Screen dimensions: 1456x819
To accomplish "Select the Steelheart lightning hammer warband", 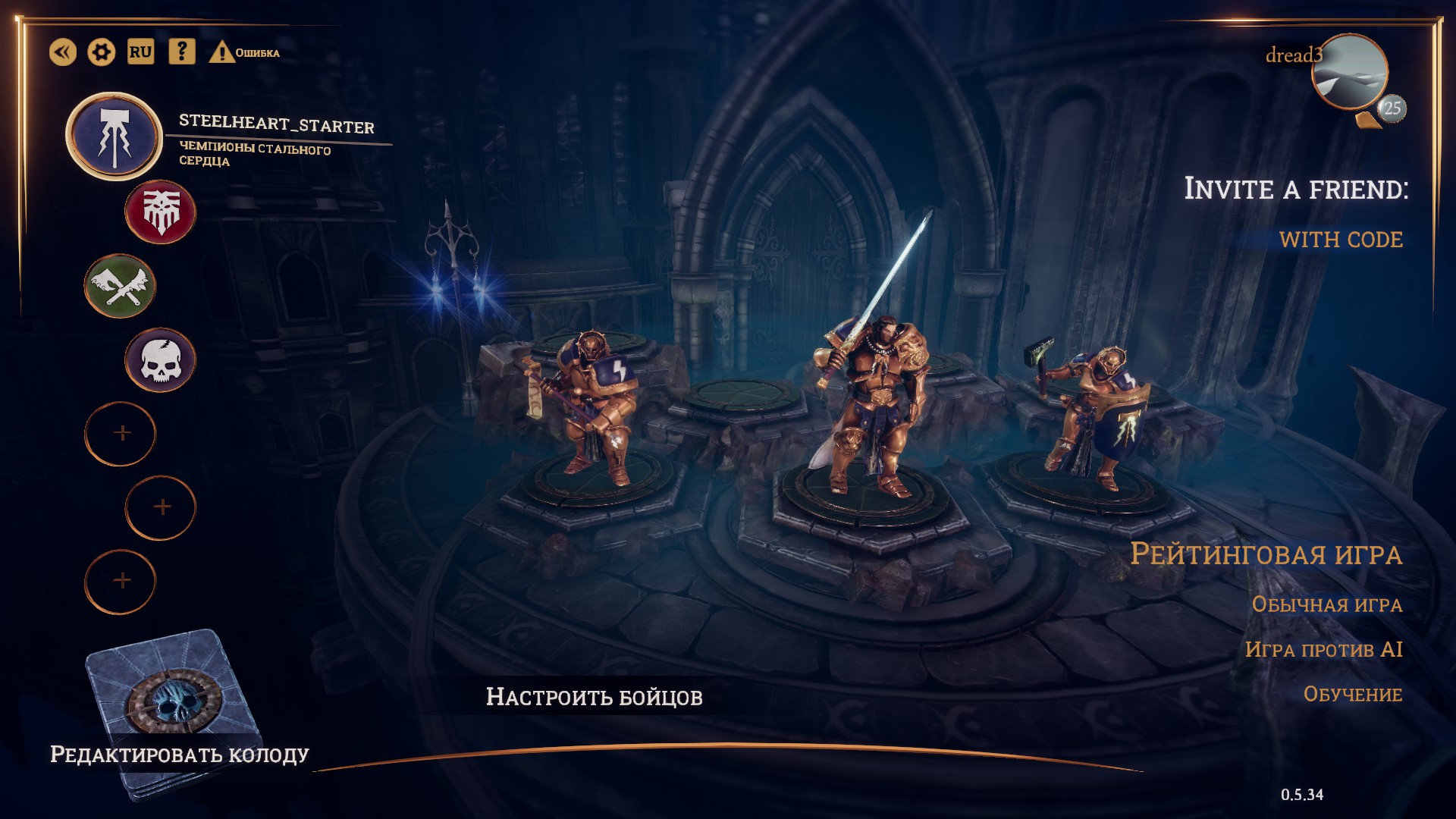I will [x=115, y=136].
